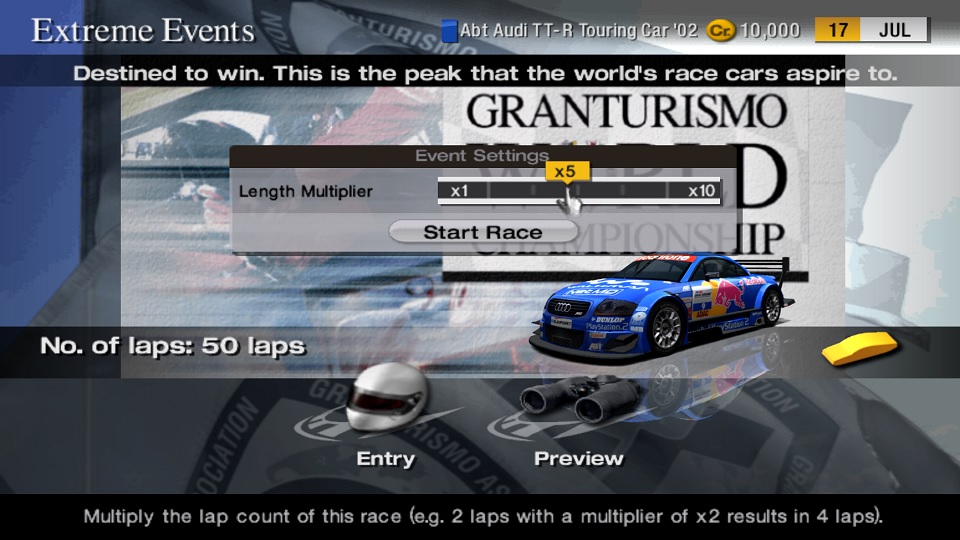Click the x5 slider handle
Image resolution: width=960 pixels, height=540 pixels.
(x=565, y=172)
